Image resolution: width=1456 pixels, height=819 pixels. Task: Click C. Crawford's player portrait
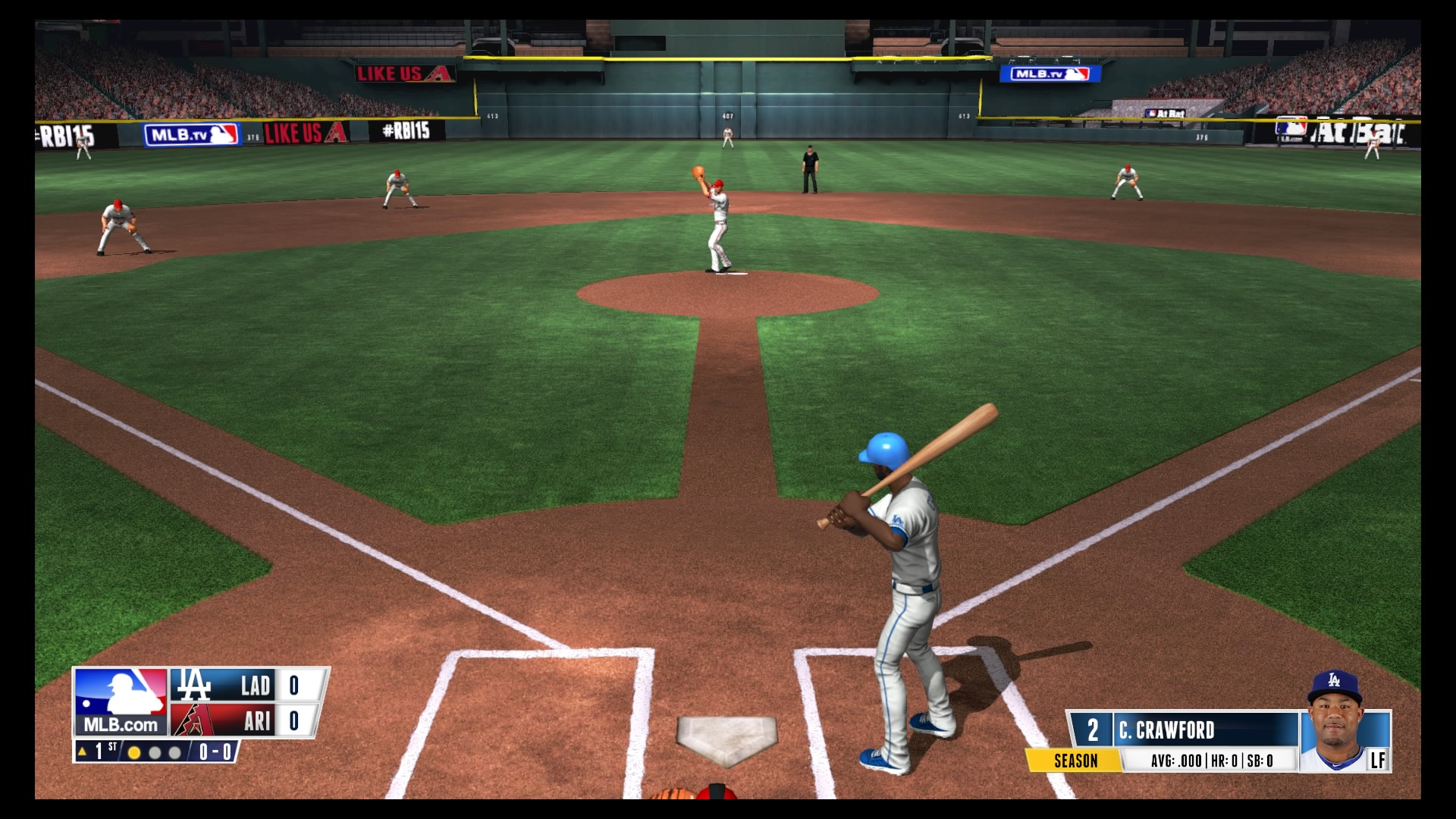pos(1344,726)
